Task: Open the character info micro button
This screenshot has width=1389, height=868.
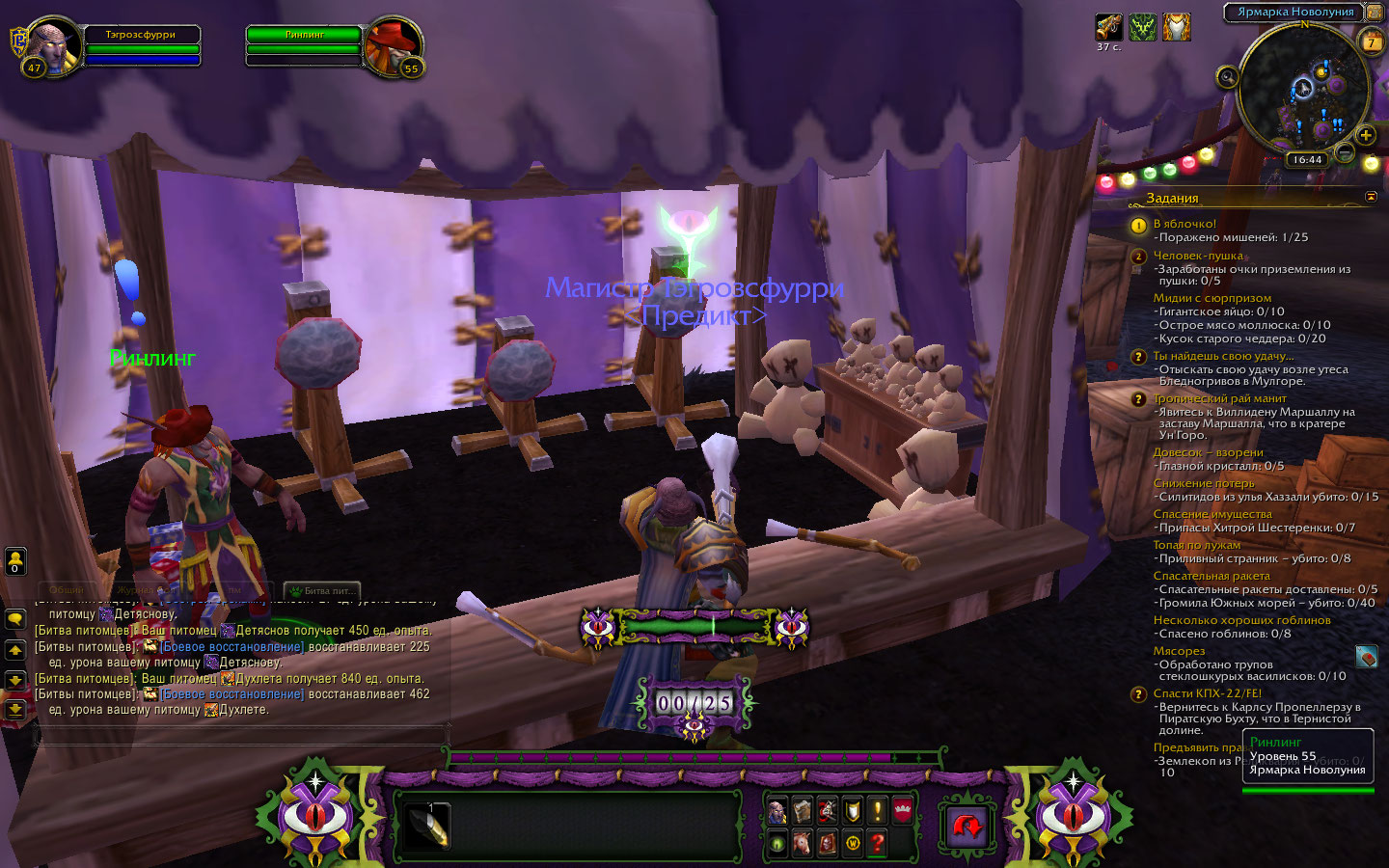Action: click(x=777, y=812)
